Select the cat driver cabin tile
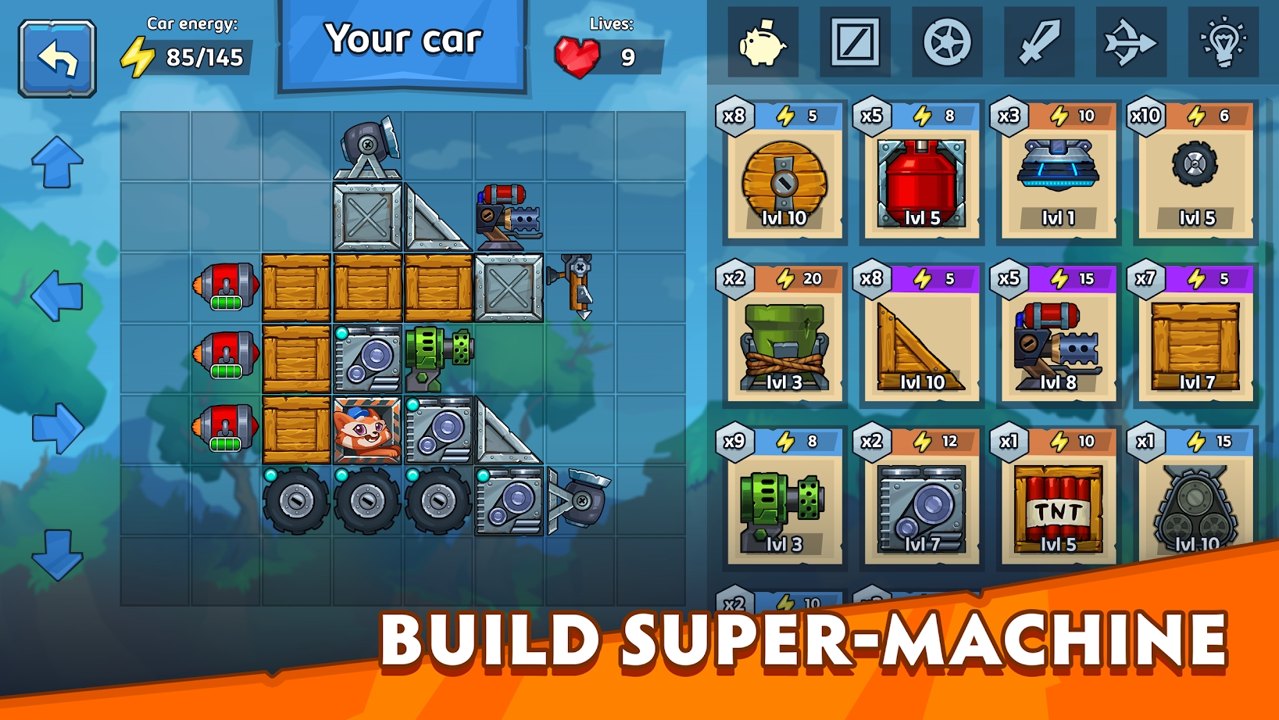Image resolution: width=1279 pixels, height=720 pixels. (367, 429)
